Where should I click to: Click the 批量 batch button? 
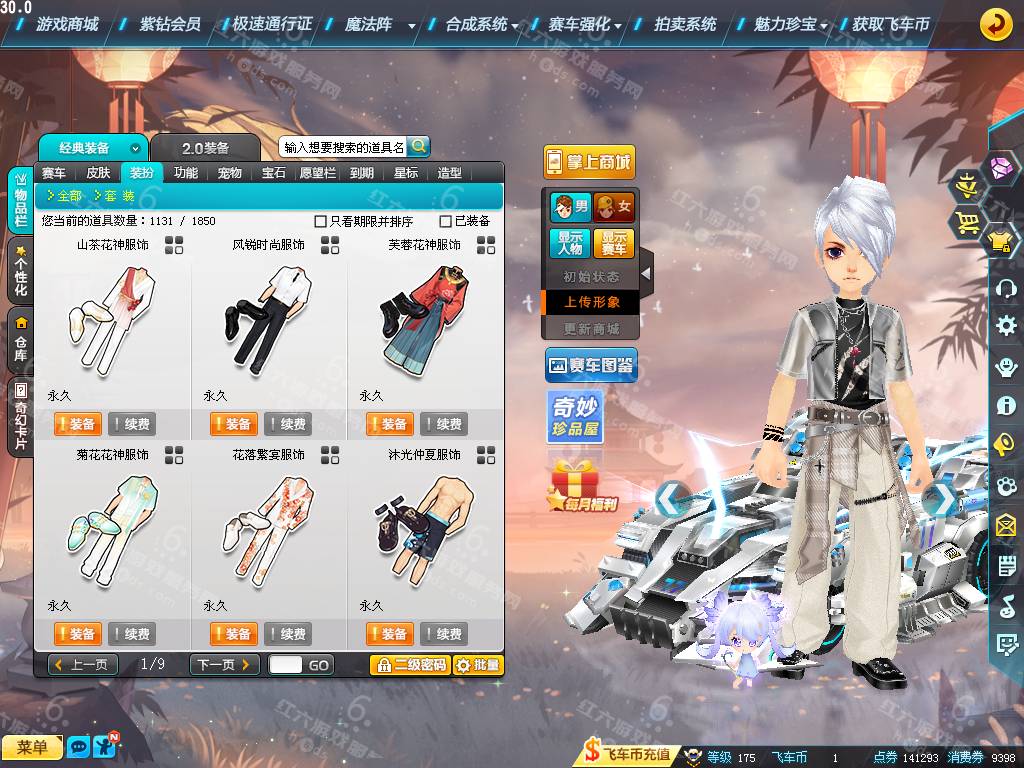(x=478, y=665)
